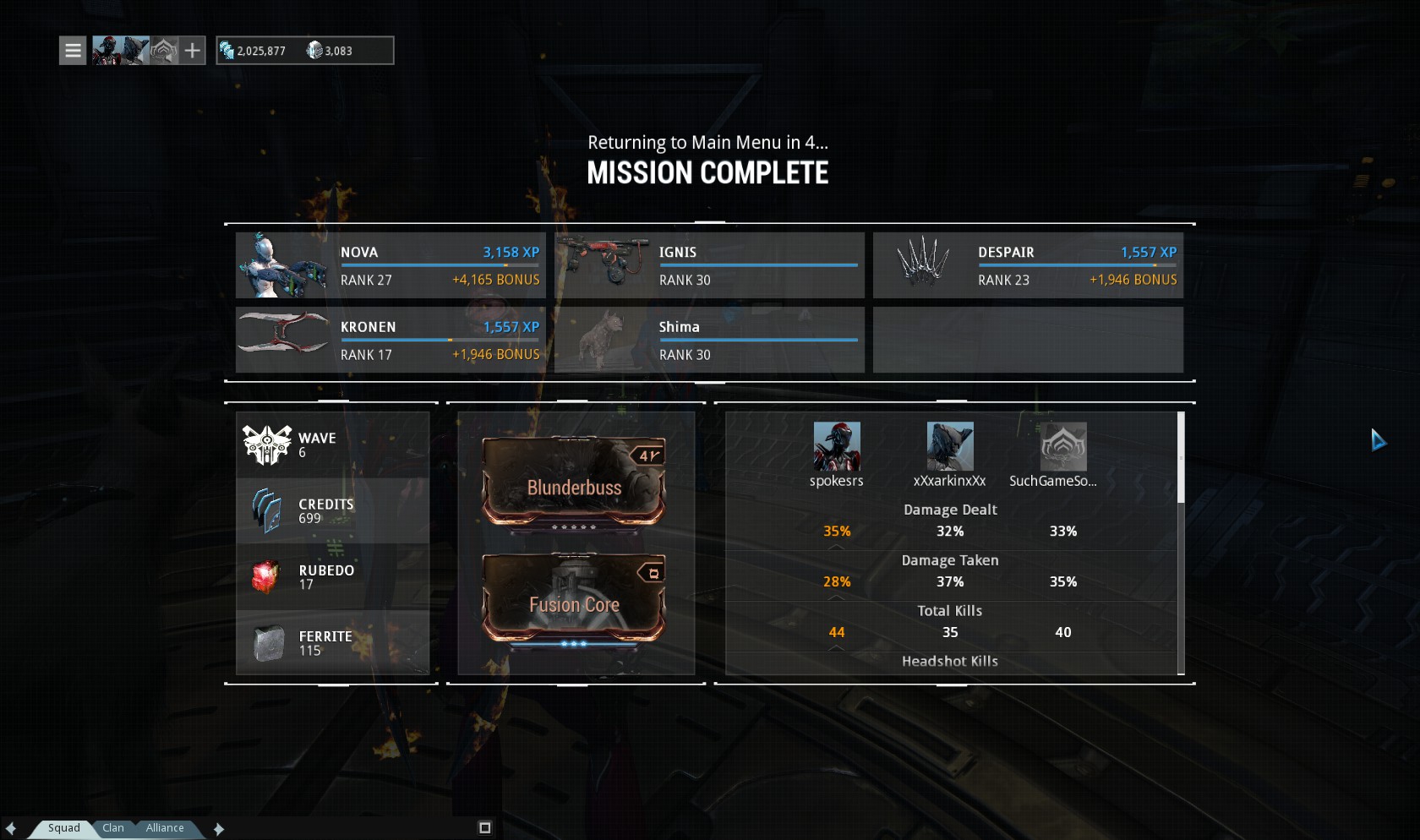
Task: Select the Shima companion XP panel
Action: coord(709,340)
